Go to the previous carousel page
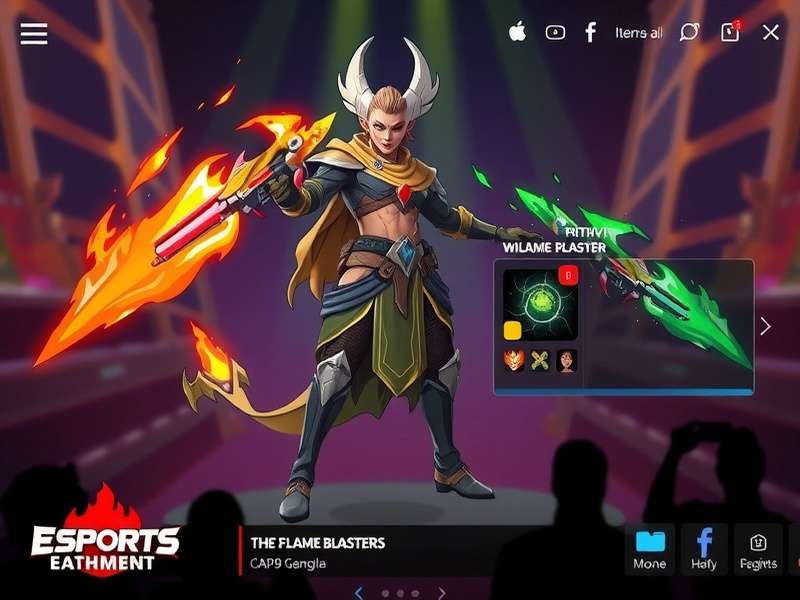The width and height of the screenshot is (800, 600). 359,593
